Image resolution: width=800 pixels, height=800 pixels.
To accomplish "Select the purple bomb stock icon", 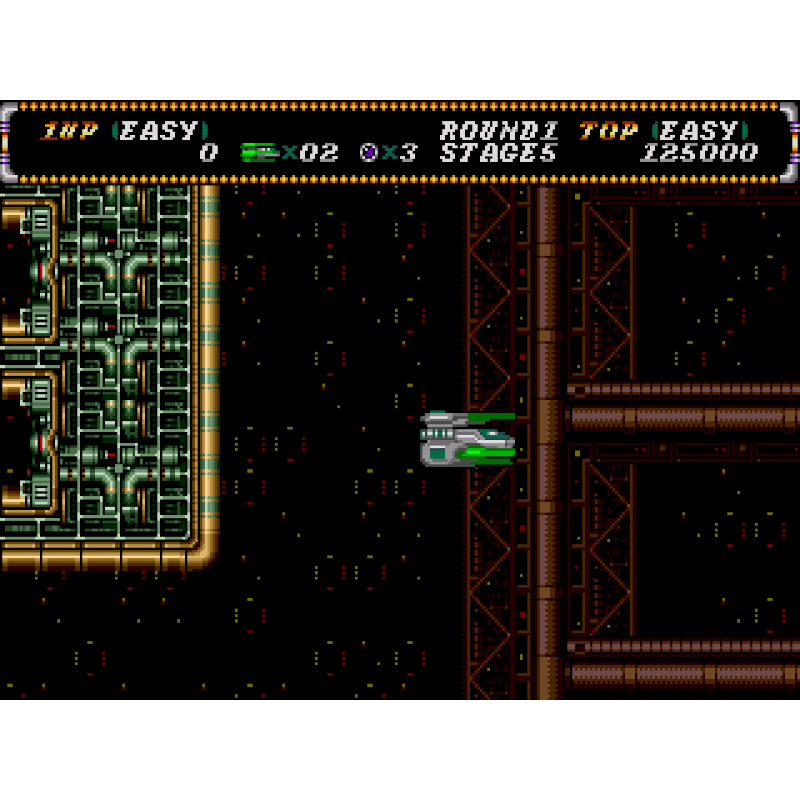I will pos(368,153).
